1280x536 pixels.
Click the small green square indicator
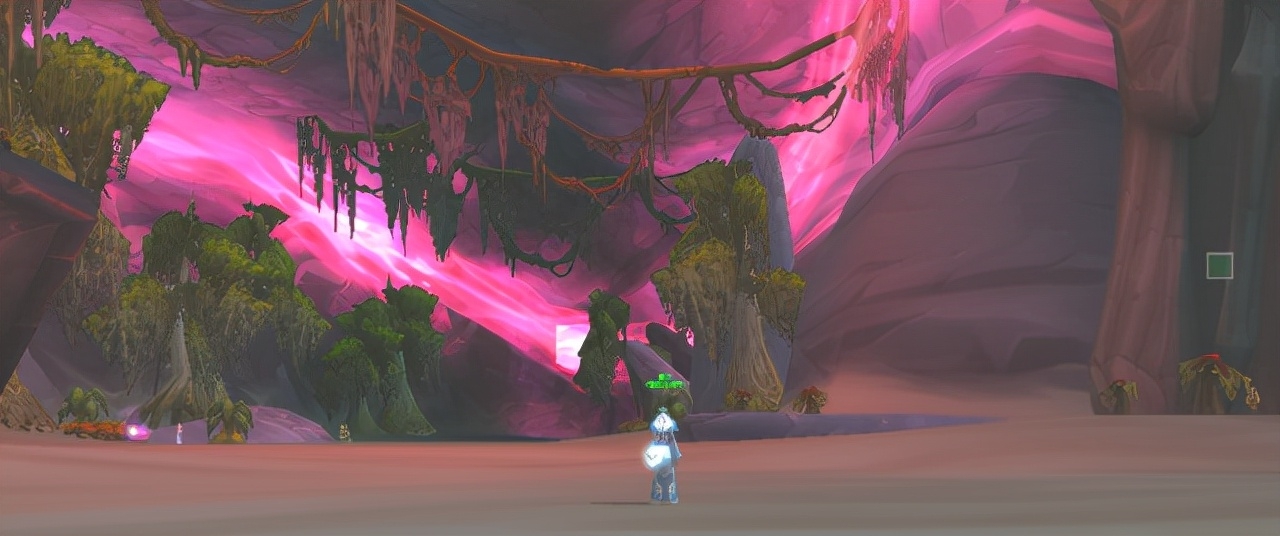click(x=1219, y=266)
